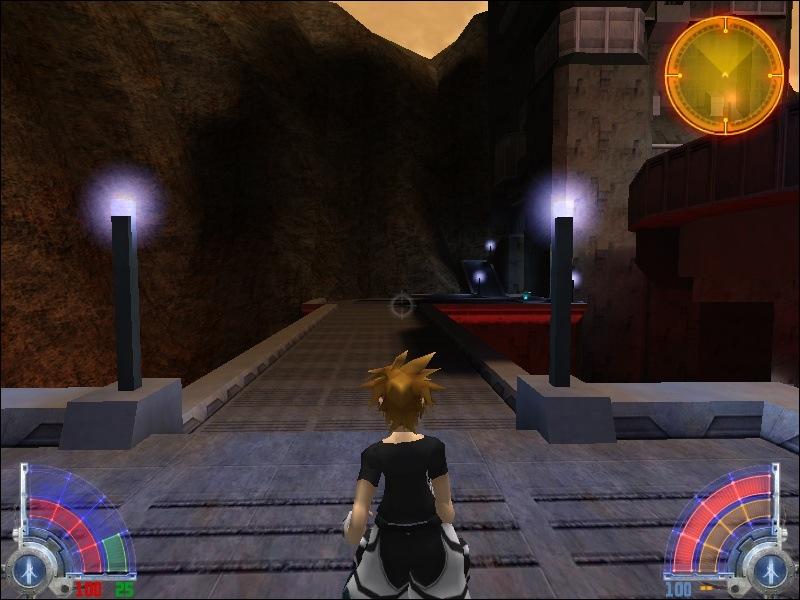Select the round emblem icon on the force gauge
This screenshot has height=600, width=800.
click(770, 570)
